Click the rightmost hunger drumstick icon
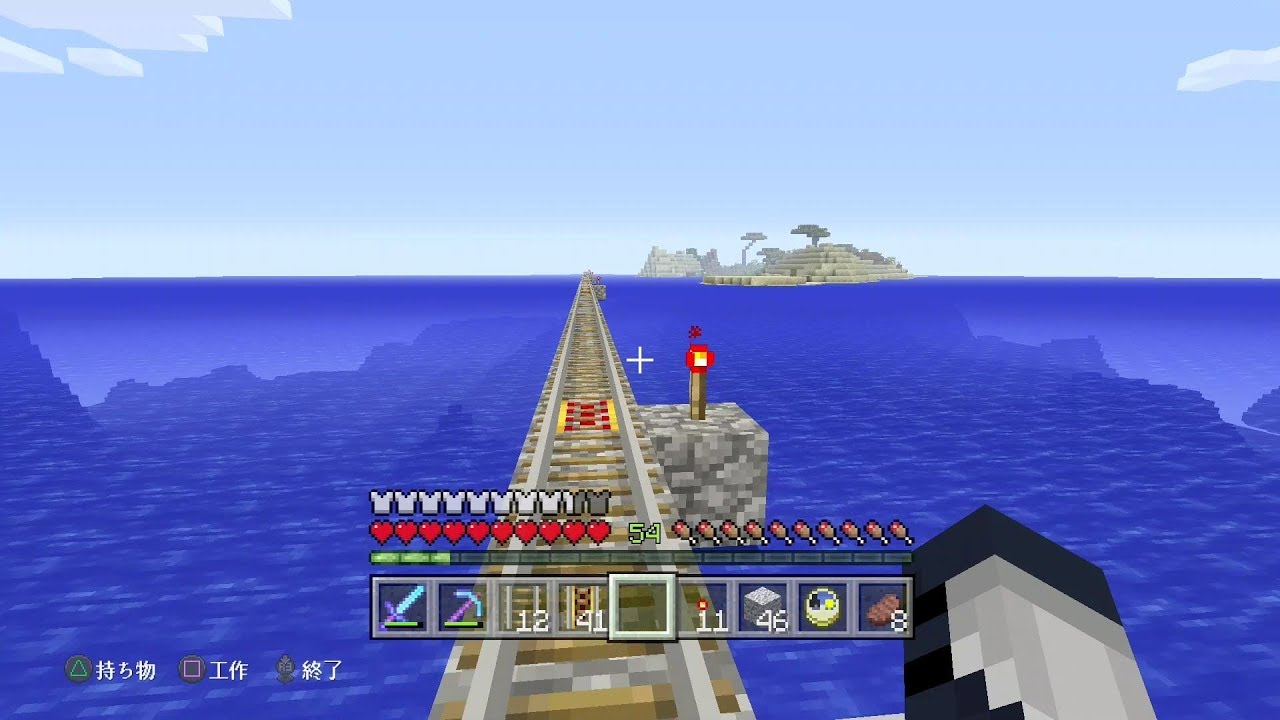Image resolution: width=1280 pixels, height=720 pixels. (x=897, y=532)
